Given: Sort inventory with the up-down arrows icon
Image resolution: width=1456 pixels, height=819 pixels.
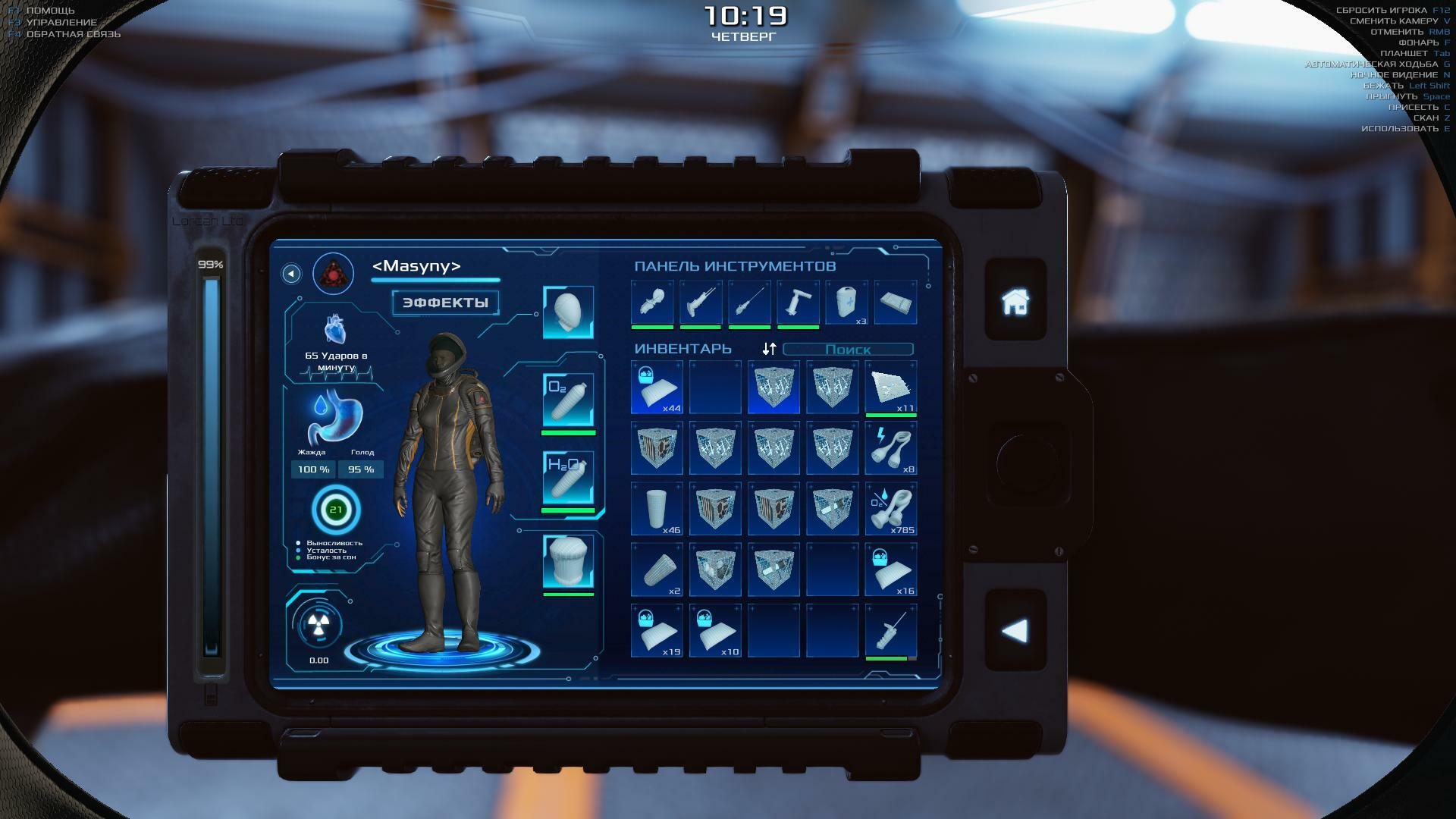Looking at the screenshot, I should coord(769,349).
